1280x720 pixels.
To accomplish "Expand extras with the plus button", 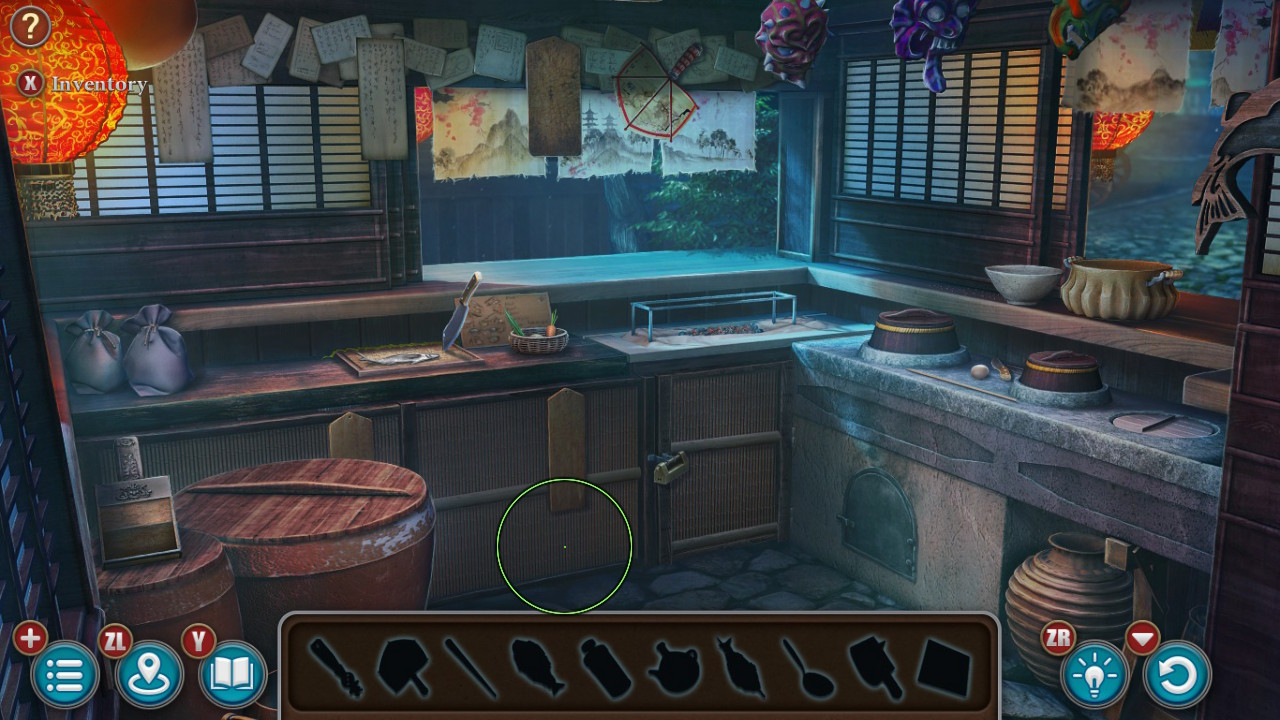I will point(30,638).
